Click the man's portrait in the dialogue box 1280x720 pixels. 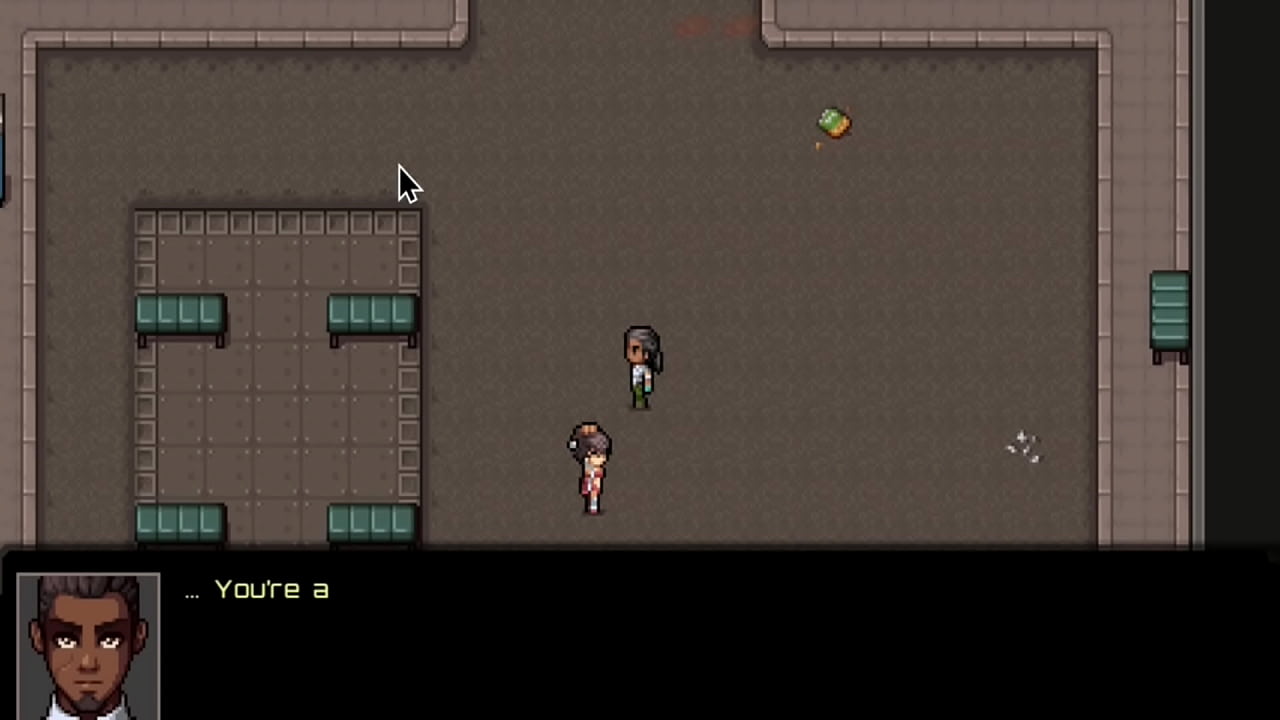88,645
